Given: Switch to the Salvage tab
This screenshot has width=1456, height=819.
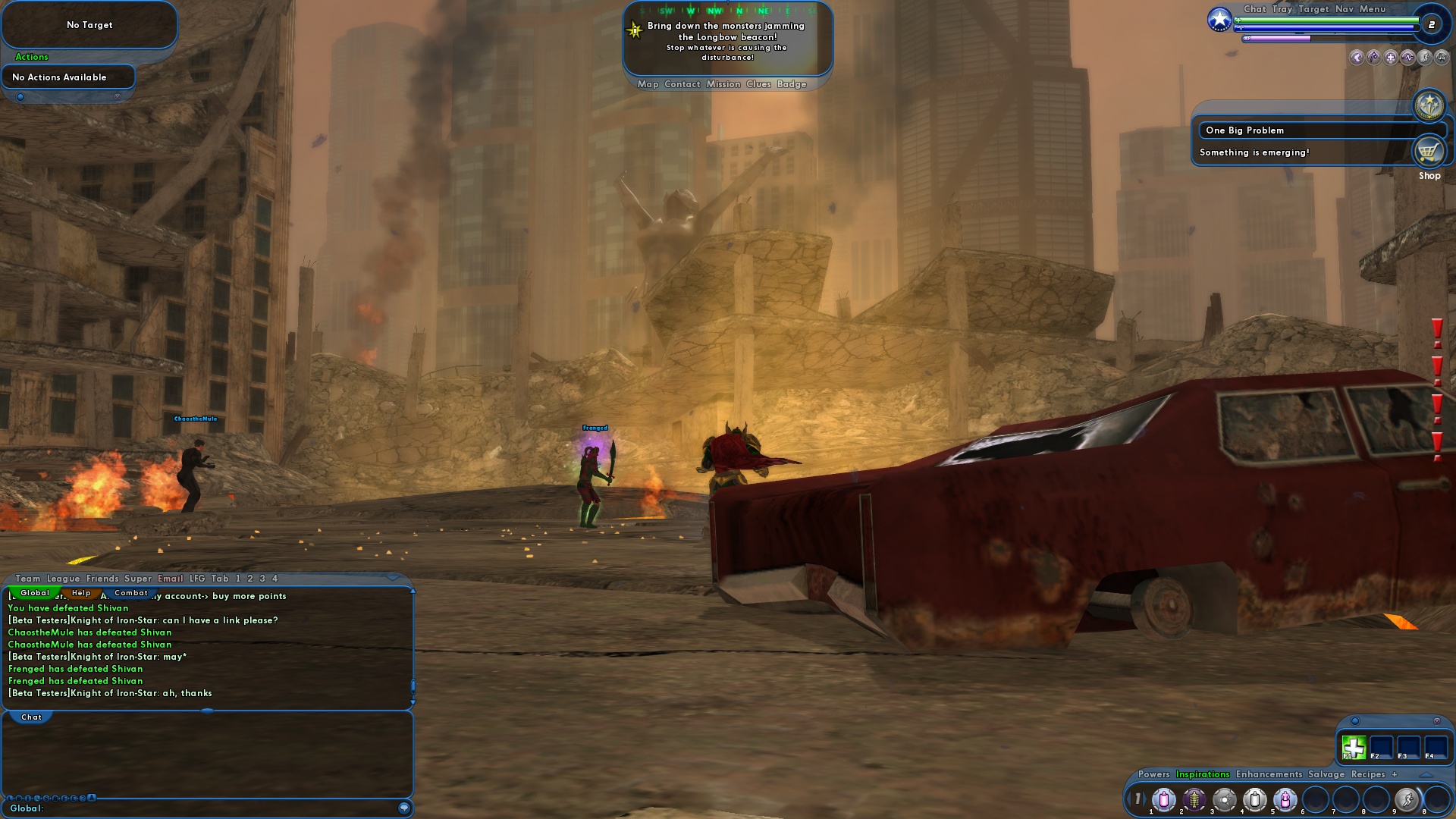Looking at the screenshot, I should click(x=1326, y=774).
